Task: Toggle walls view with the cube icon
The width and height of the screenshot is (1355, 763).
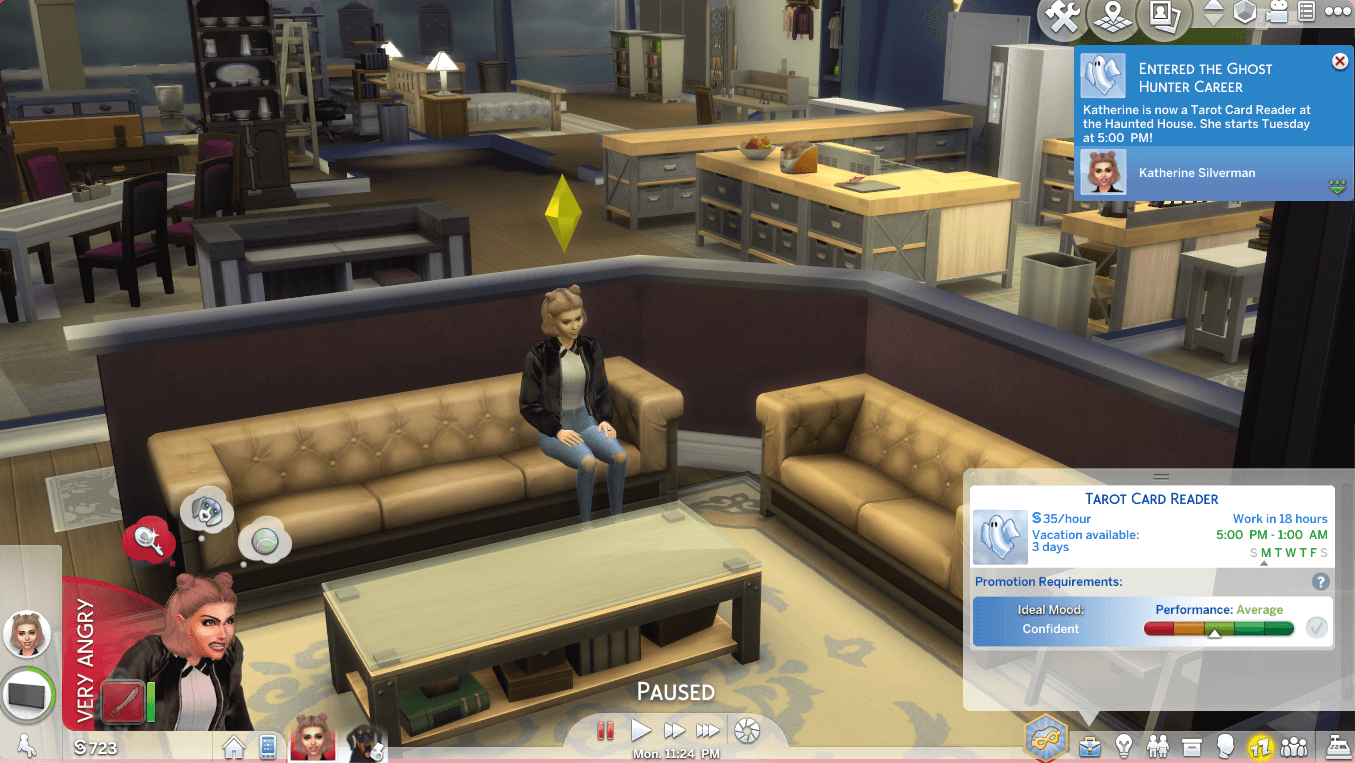Action: tap(1245, 13)
